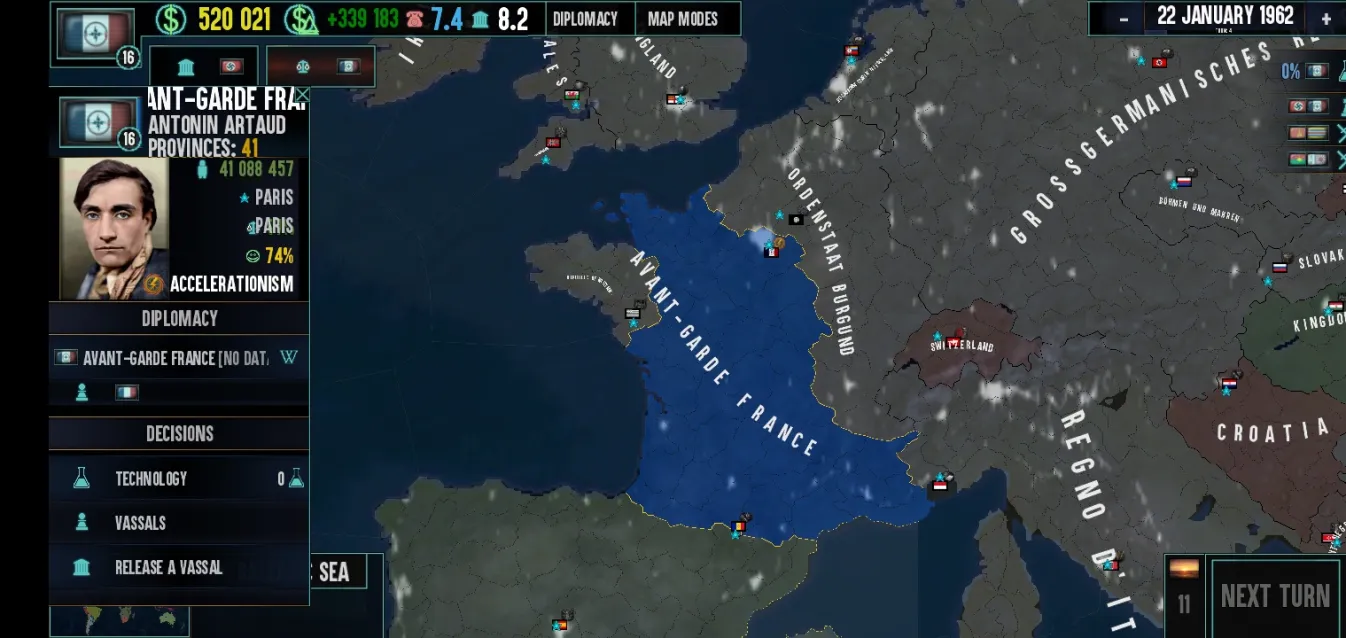The height and width of the screenshot is (638, 1346).
Task: Close the Avant-Garde France country panel
Action: (x=300, y=96)
